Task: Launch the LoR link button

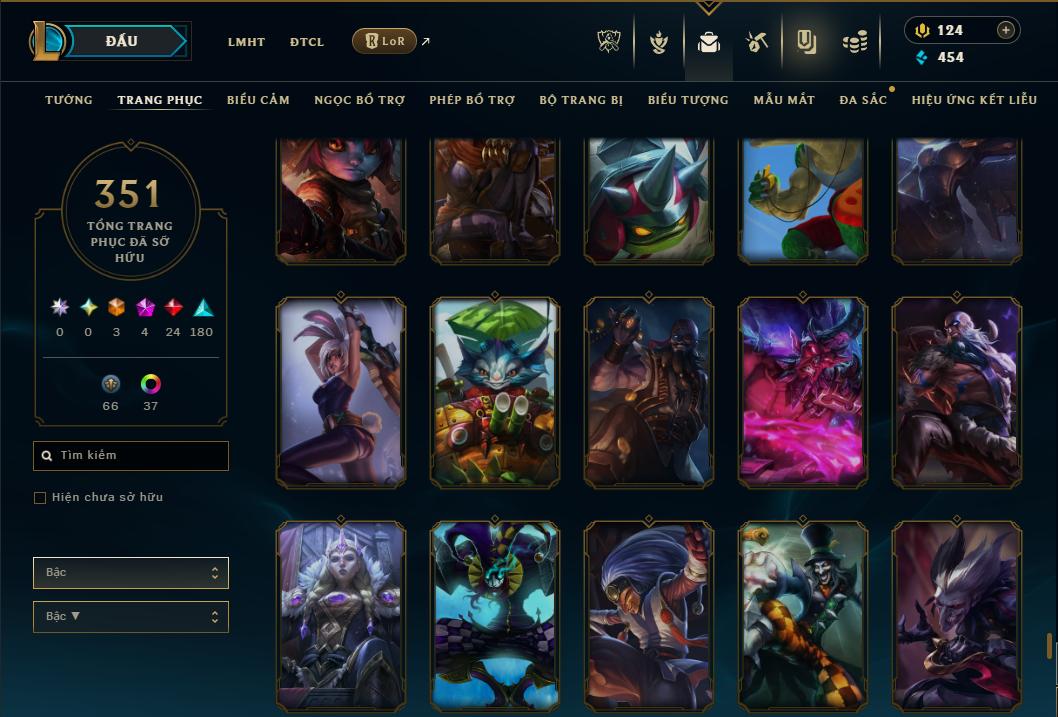Action: [x=385, y=41]
